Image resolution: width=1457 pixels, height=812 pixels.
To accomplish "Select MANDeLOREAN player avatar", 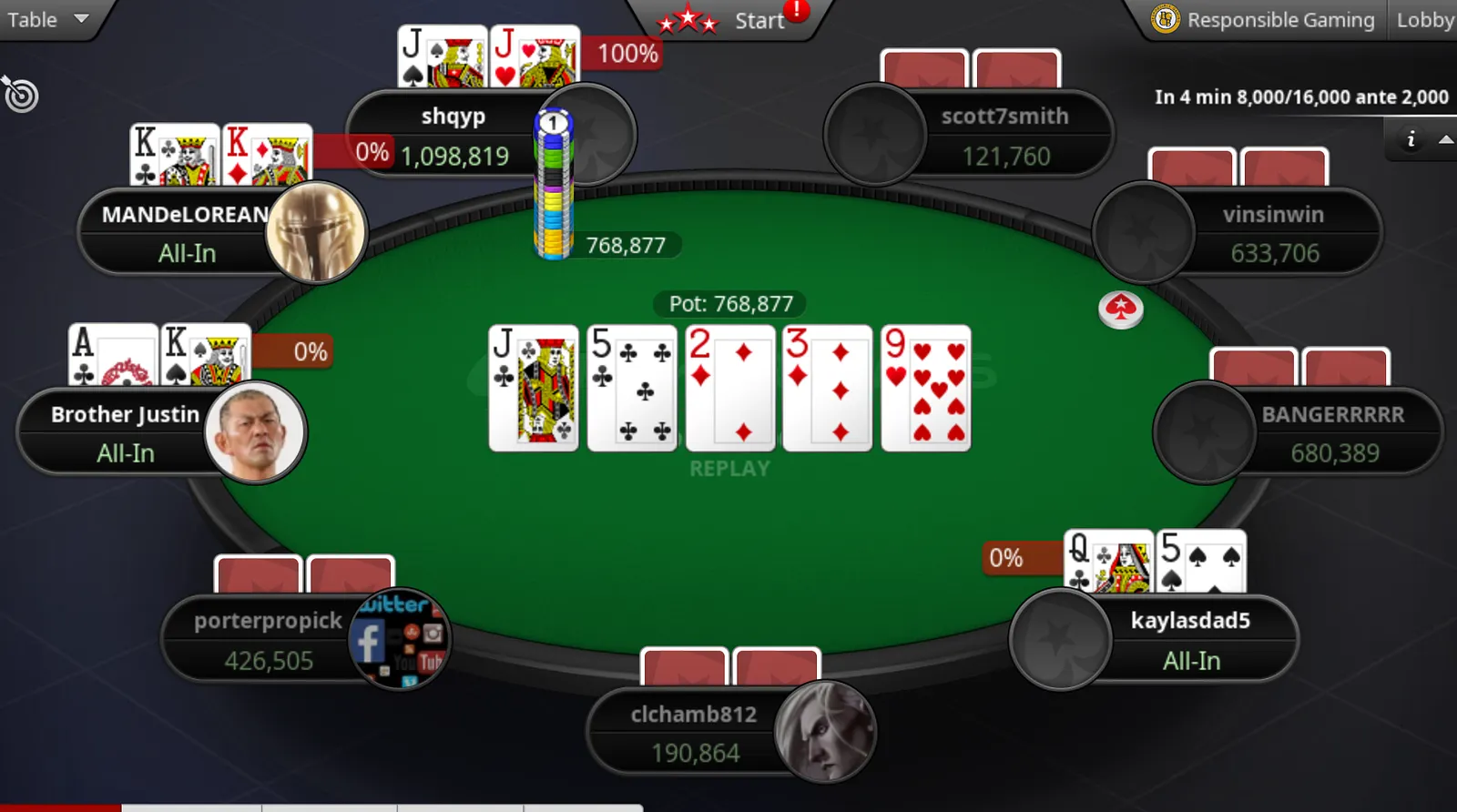I will [316, 232].
